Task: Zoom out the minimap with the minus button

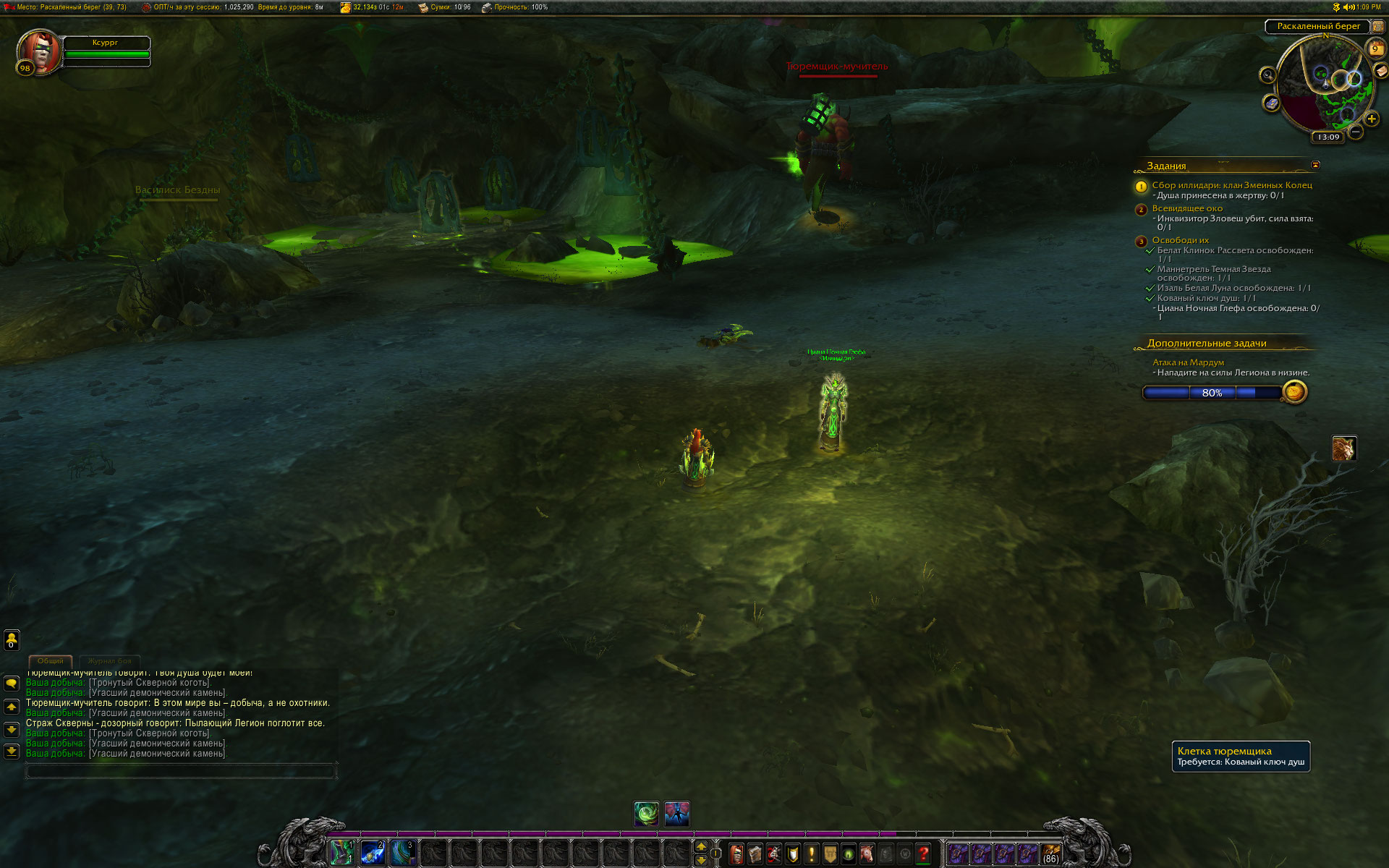Action: tap(1356, 132)
